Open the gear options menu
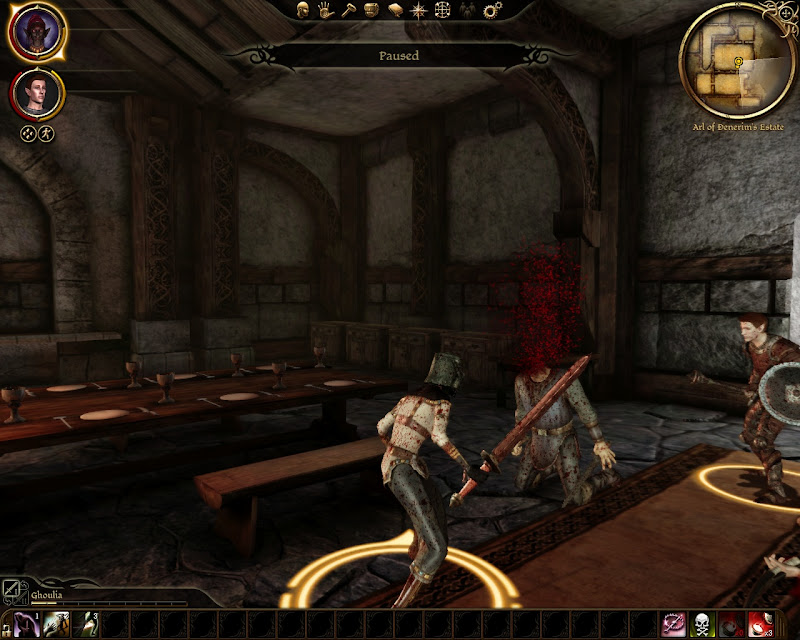This screenshot has width=800, height=640. point(492,10)
